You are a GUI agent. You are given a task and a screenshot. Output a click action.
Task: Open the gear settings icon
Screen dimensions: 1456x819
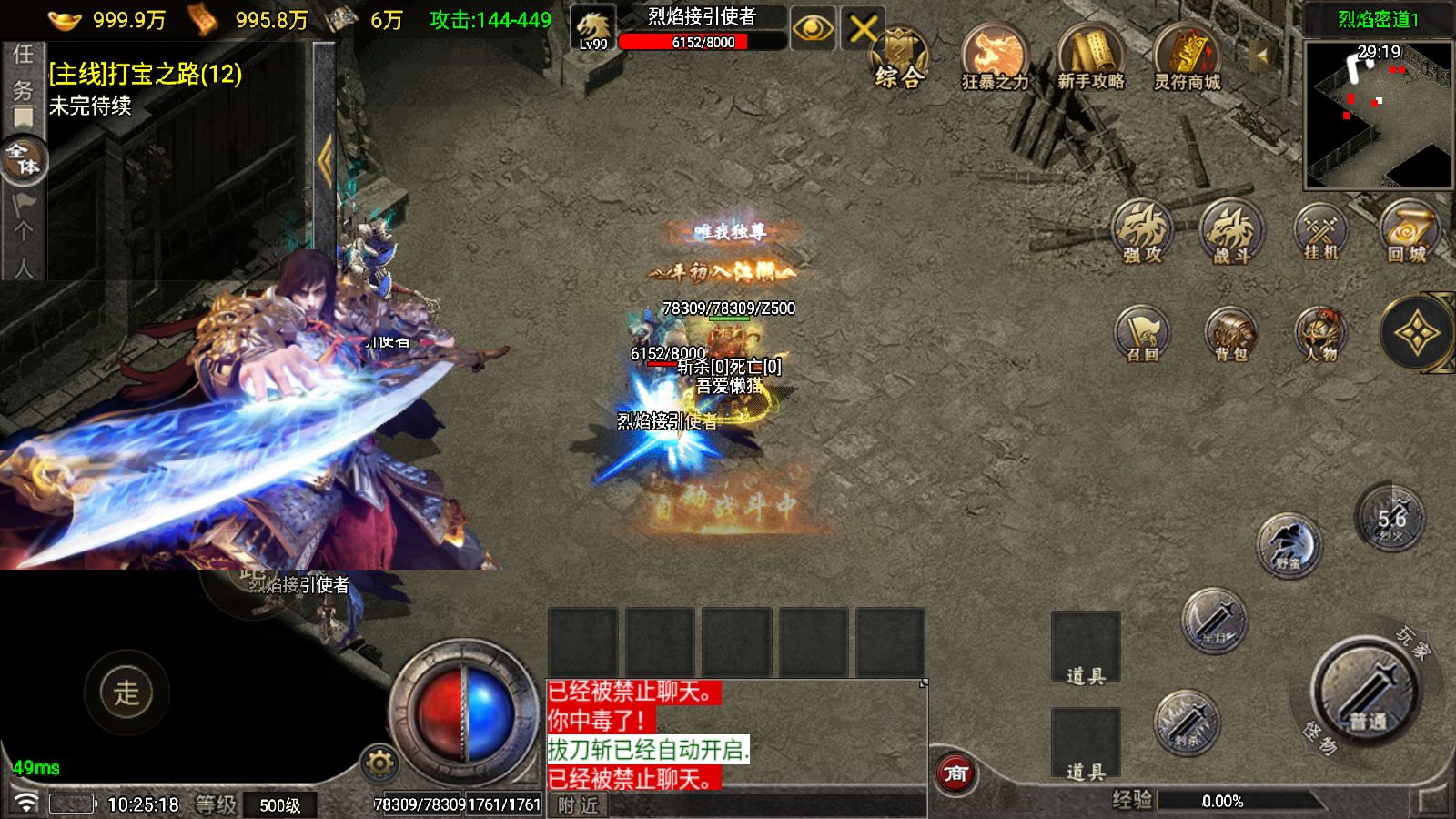tap(379, 763)
